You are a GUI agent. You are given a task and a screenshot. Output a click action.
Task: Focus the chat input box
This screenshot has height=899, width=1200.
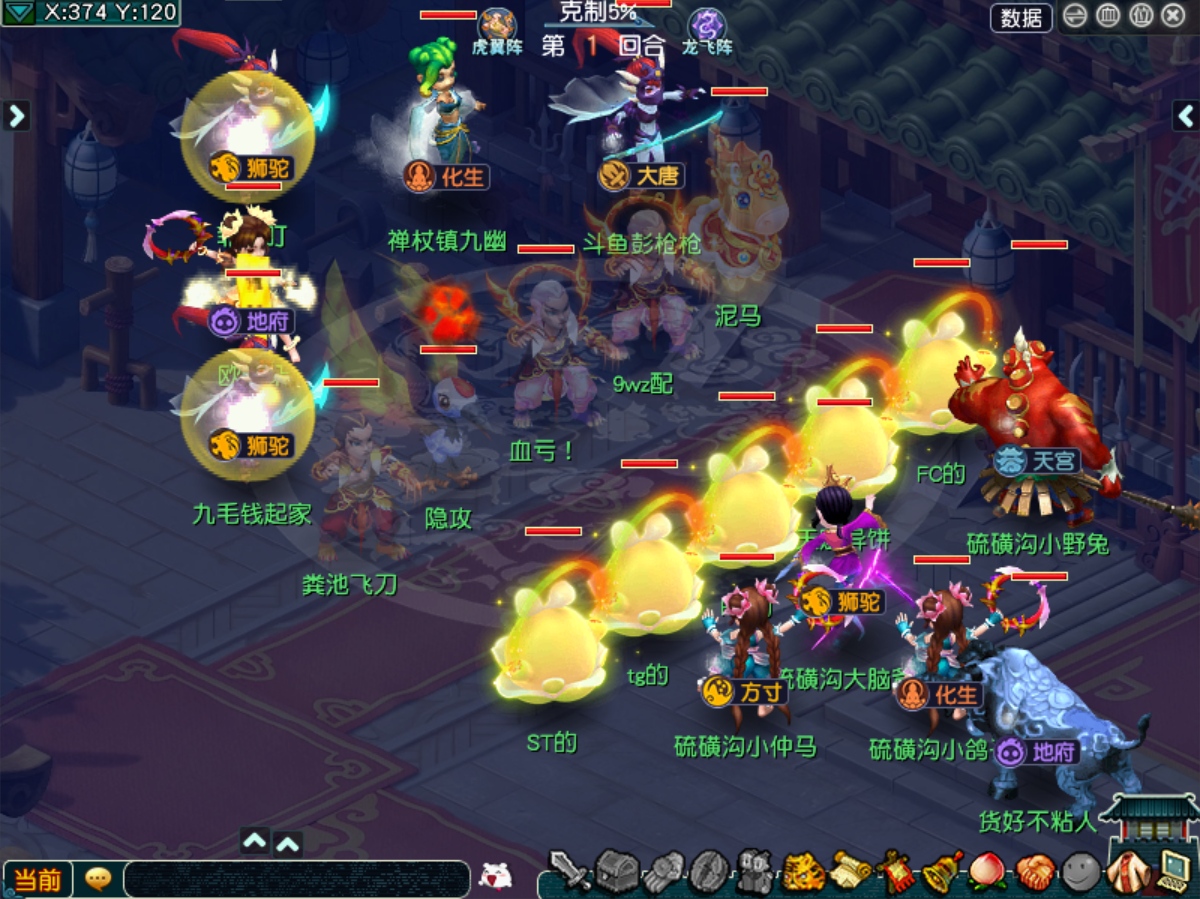296,879
